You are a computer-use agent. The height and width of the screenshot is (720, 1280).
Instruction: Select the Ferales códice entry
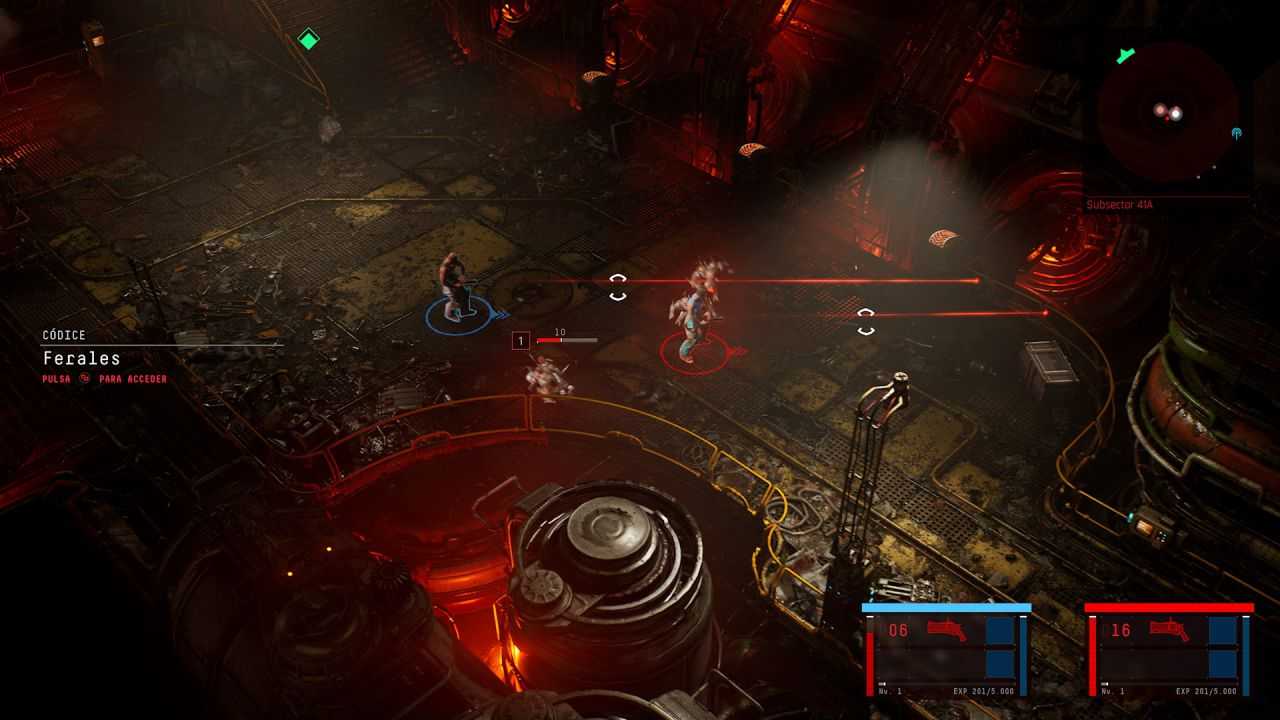pos(80,358)
